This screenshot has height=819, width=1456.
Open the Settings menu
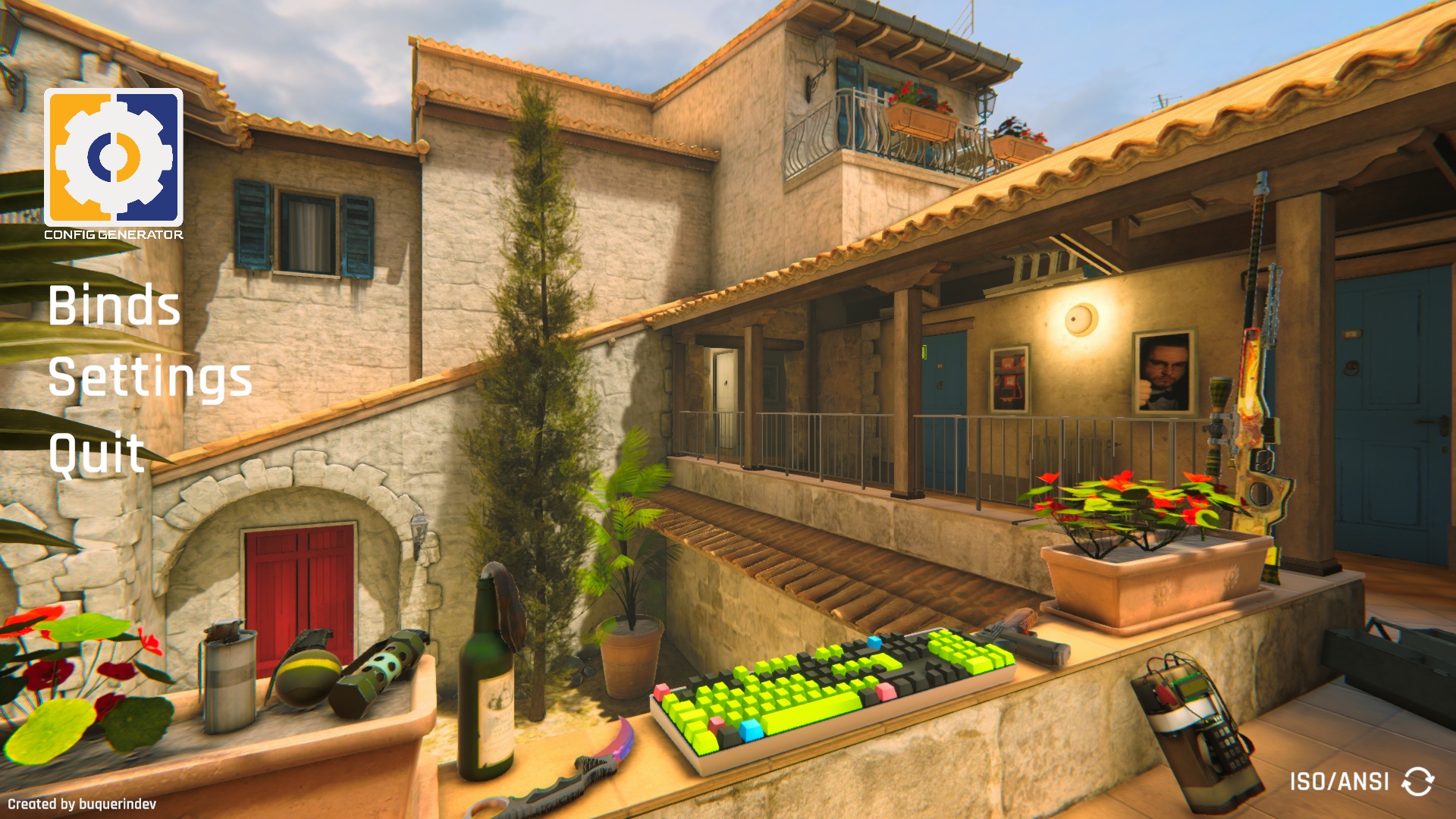tap(150, 378)
